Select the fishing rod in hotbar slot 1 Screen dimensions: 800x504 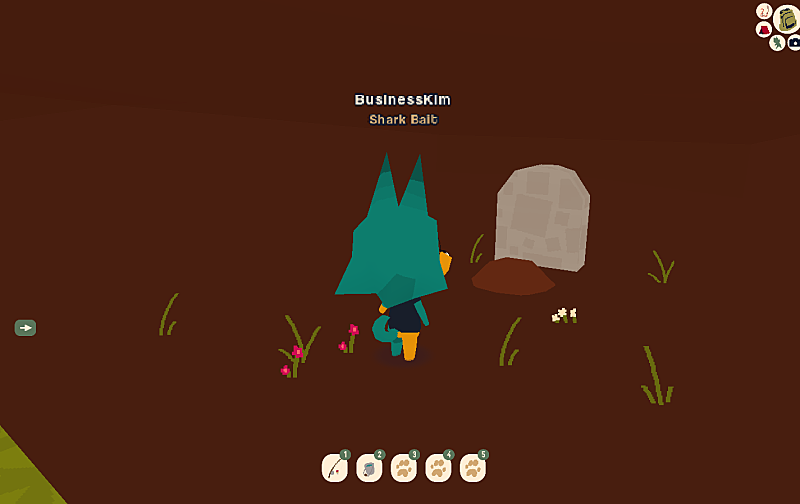tap(335, 467)
